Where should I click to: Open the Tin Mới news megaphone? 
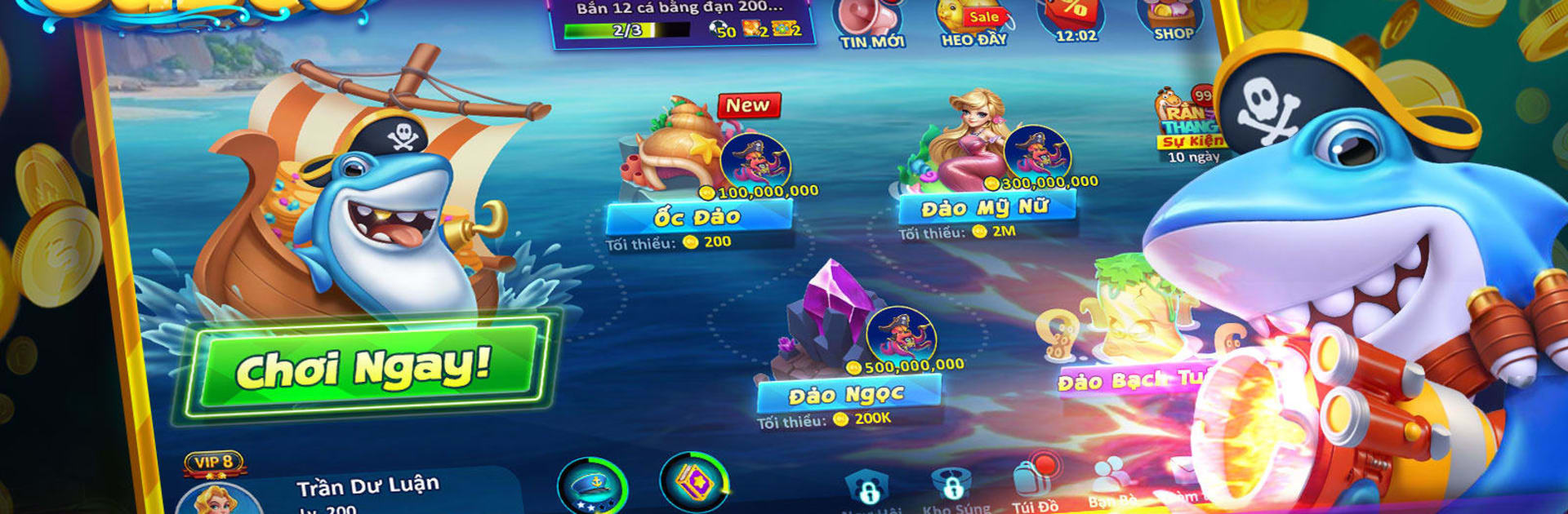[871, 23]
